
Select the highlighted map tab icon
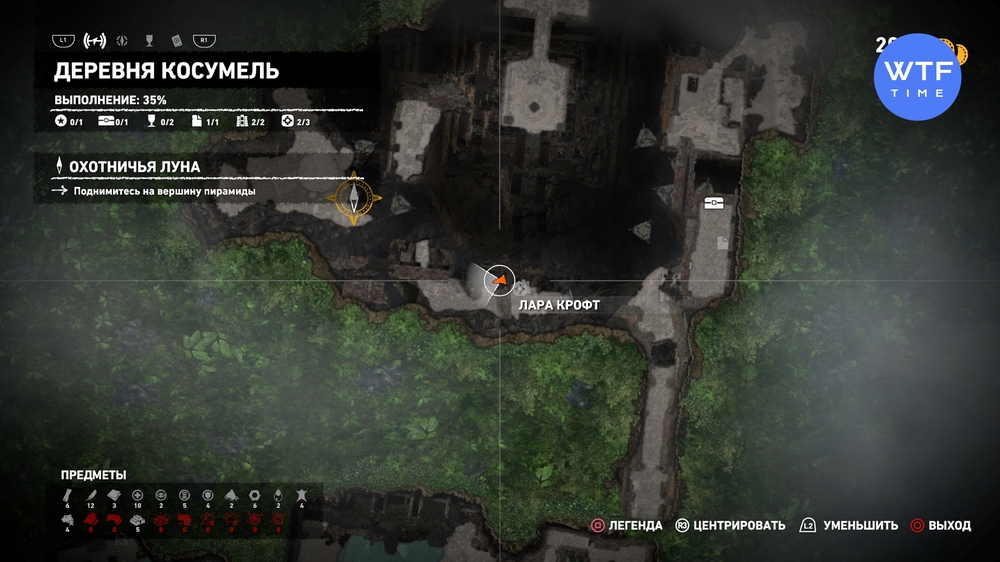[x=96, y=41]
